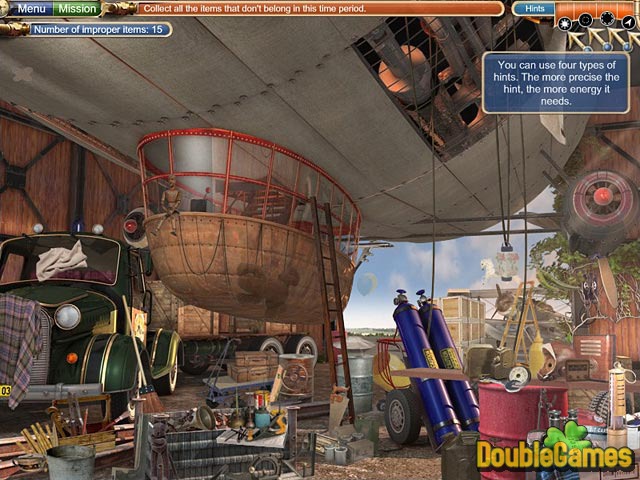640x480 pixels.
Task: Open the Mission panel
Action: tap(78, 9)
